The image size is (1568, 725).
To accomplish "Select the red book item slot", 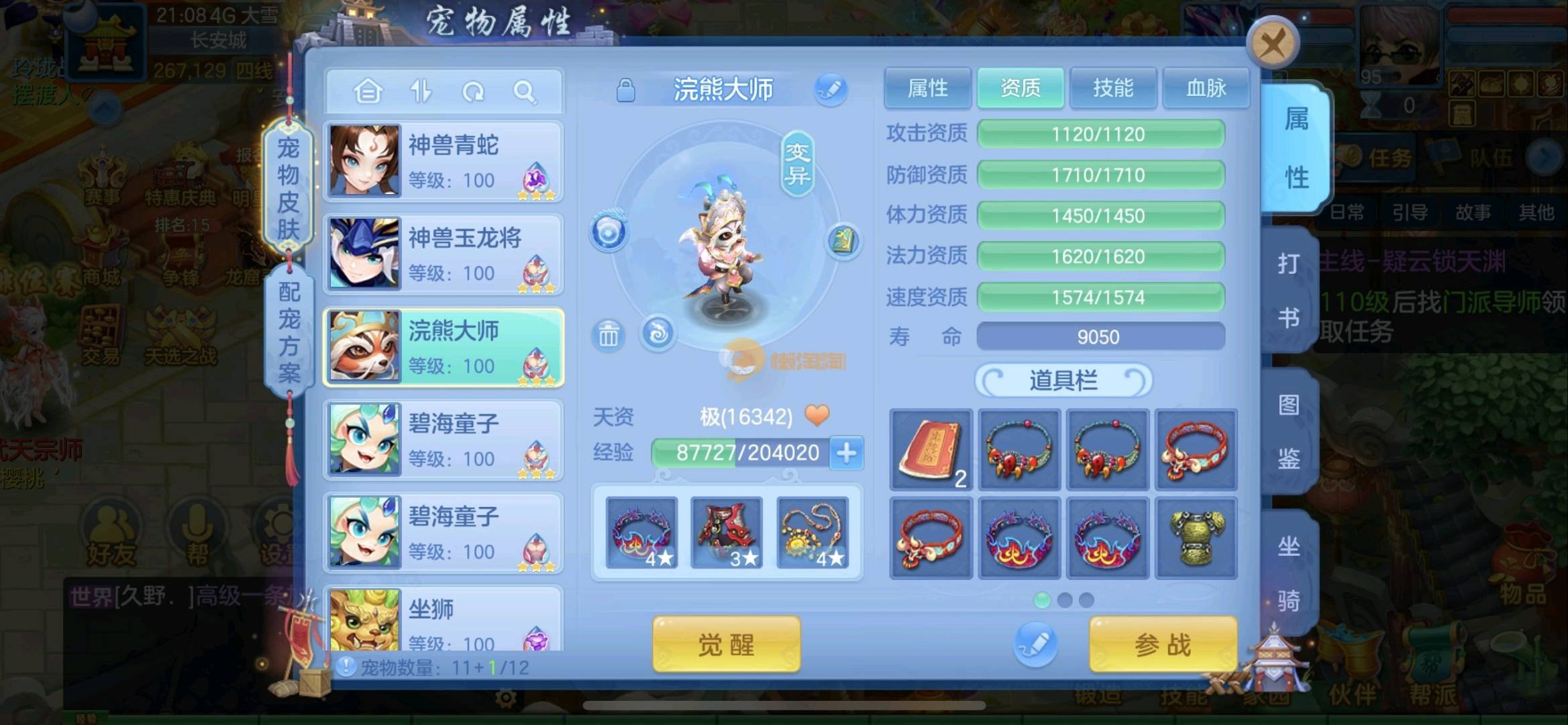I will [x=931, y=449].
